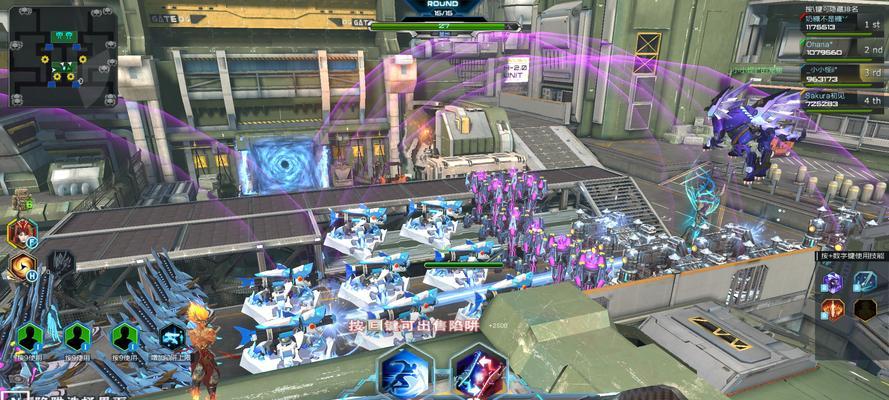Click the minimap in the corner
The width and height of the screenshot is (889, 400).
tap(64, 56)
